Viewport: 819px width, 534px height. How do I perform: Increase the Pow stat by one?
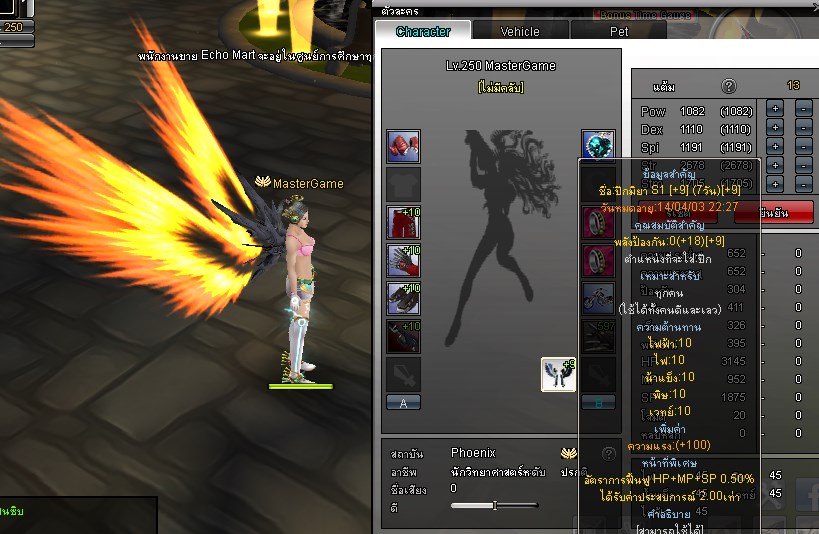pos(774,108)
